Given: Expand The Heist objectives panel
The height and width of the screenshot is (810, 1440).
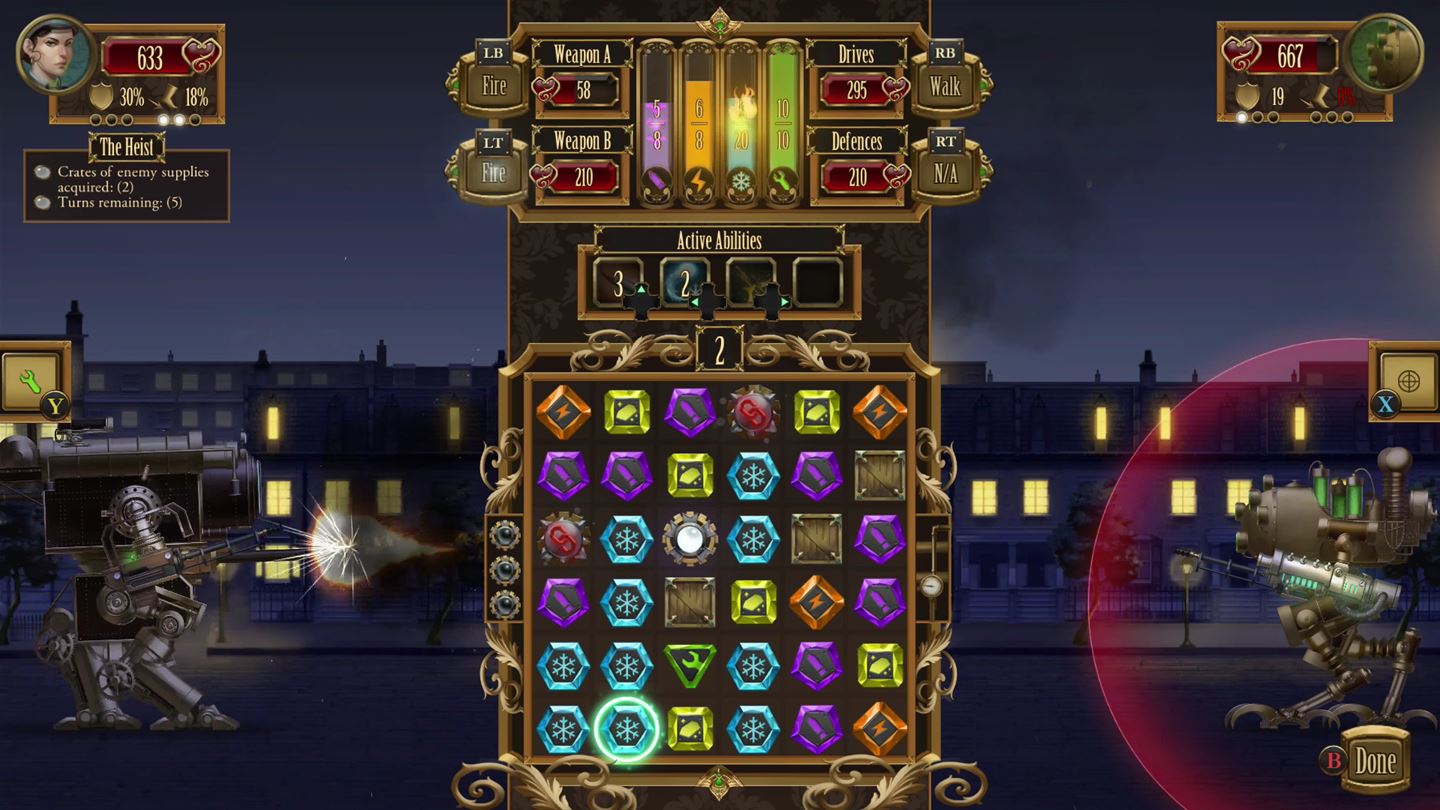Looking at the screenshot, I should pos(128,148).
